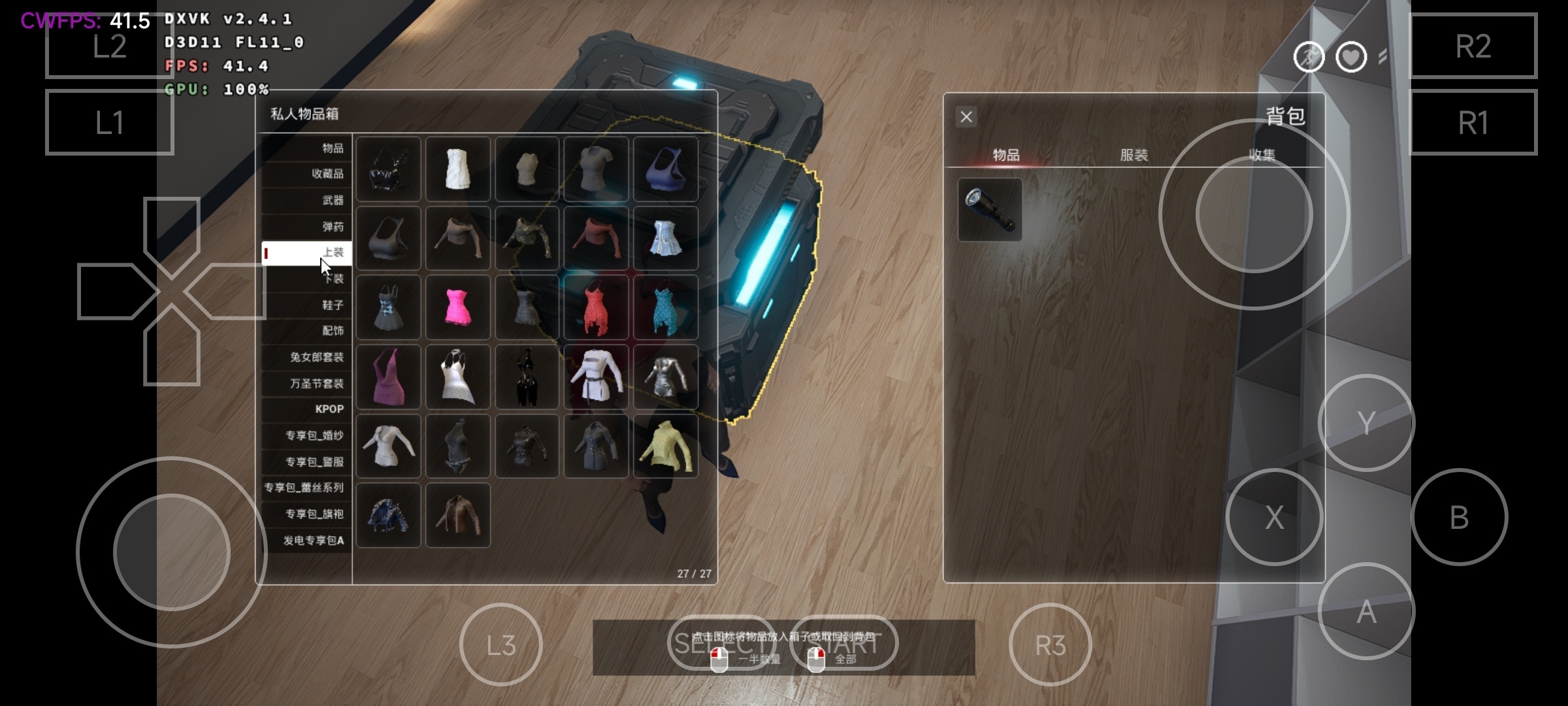Tap the on-screen R2 overlay button

click(x=1473, y=46)
